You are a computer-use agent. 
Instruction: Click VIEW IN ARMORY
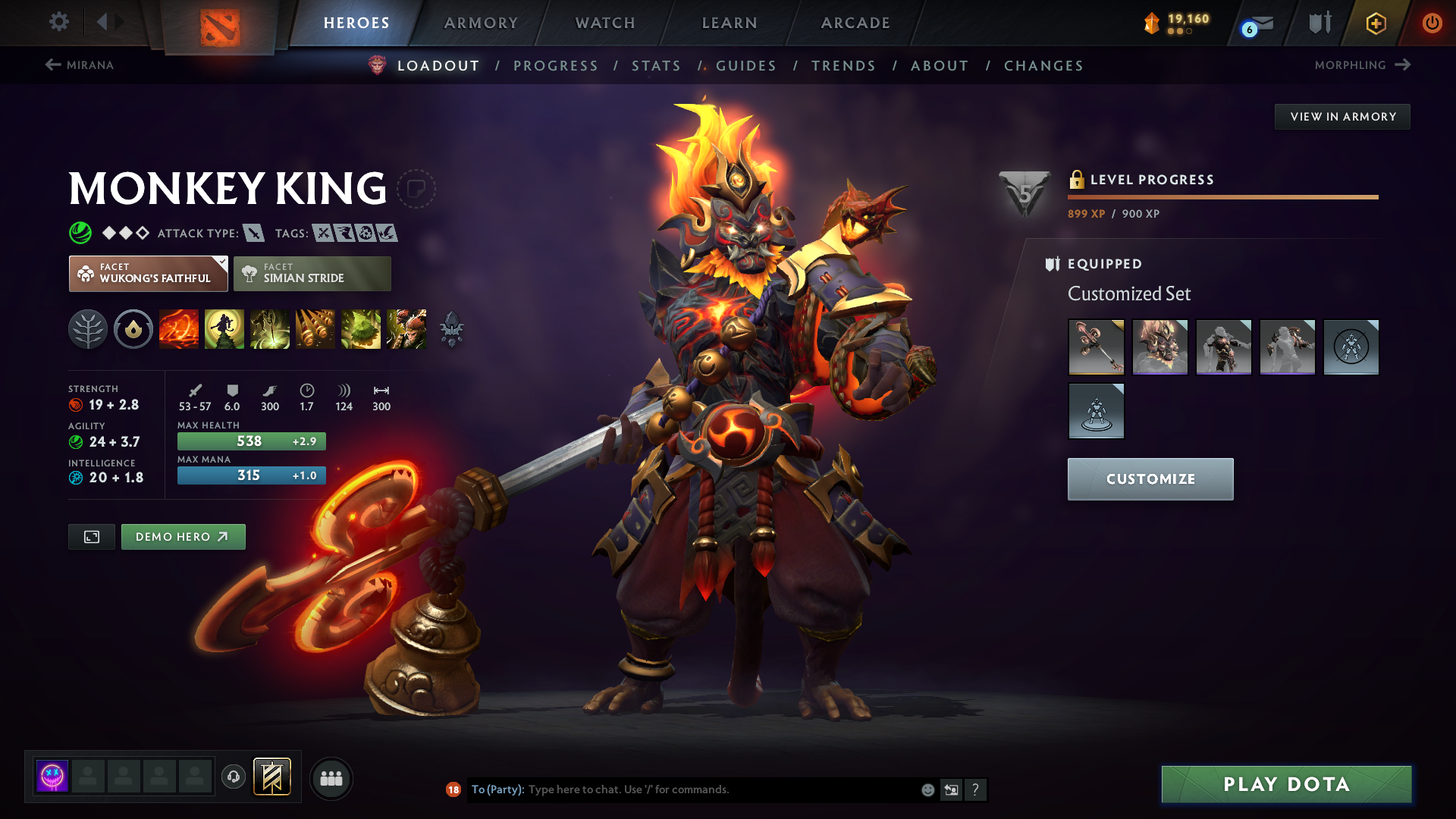click(x=1342, y=116)
